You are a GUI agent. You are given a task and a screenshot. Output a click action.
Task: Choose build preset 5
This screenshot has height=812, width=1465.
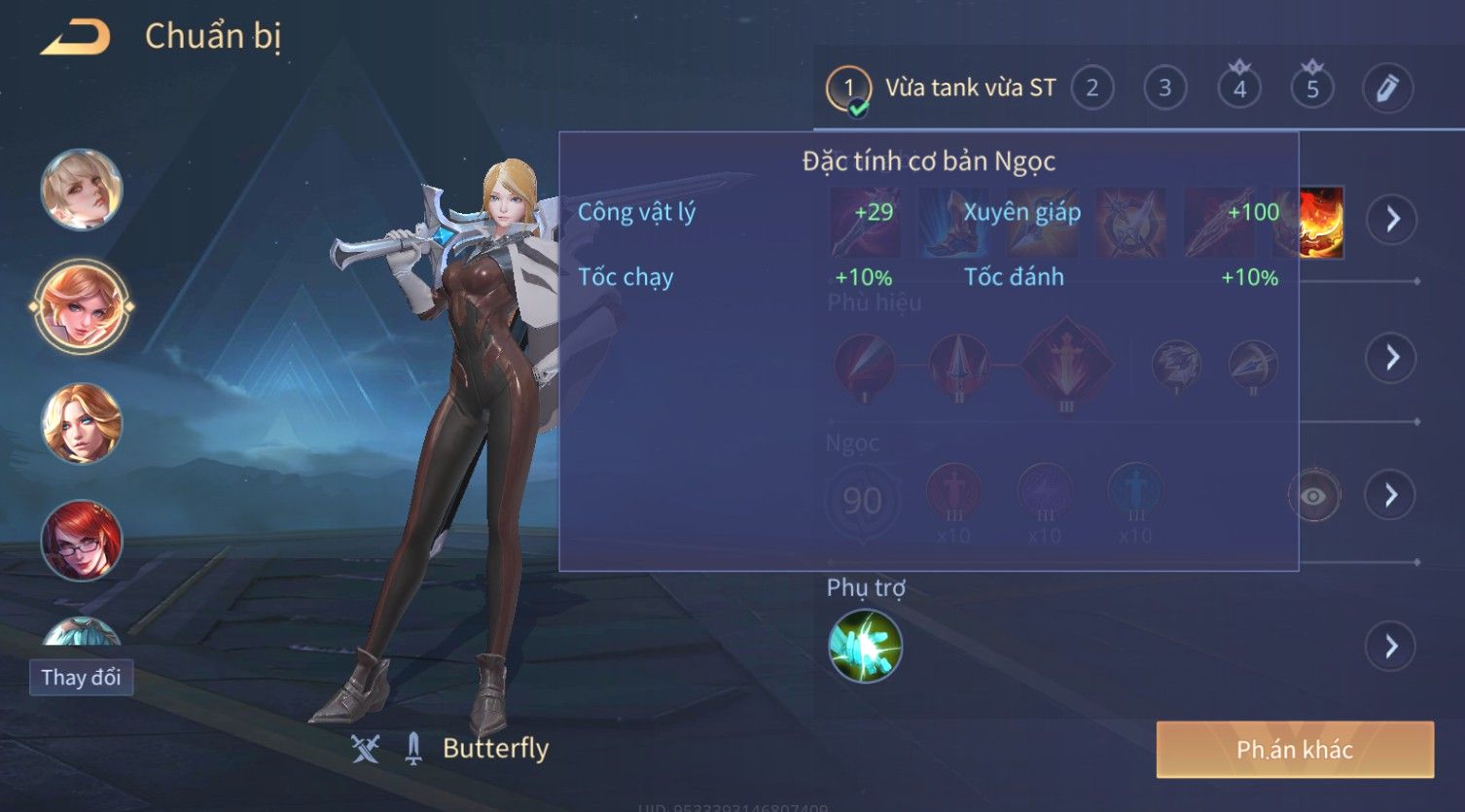coord(1311,88)
